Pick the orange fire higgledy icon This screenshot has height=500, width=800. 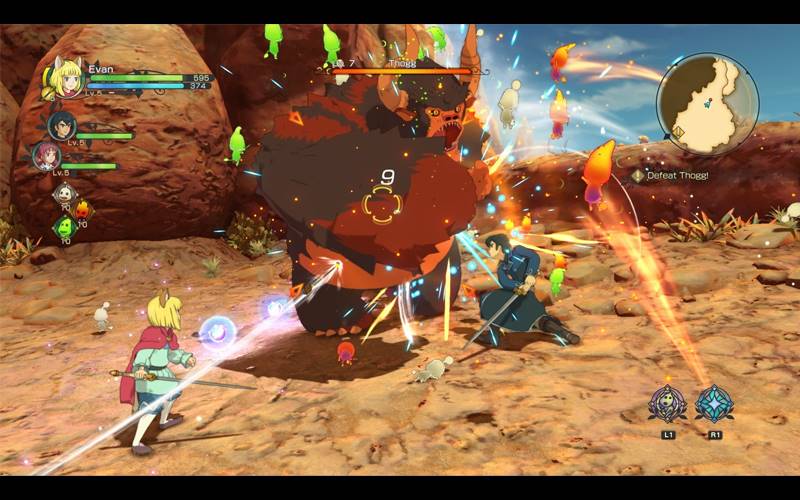click(83, 209)
